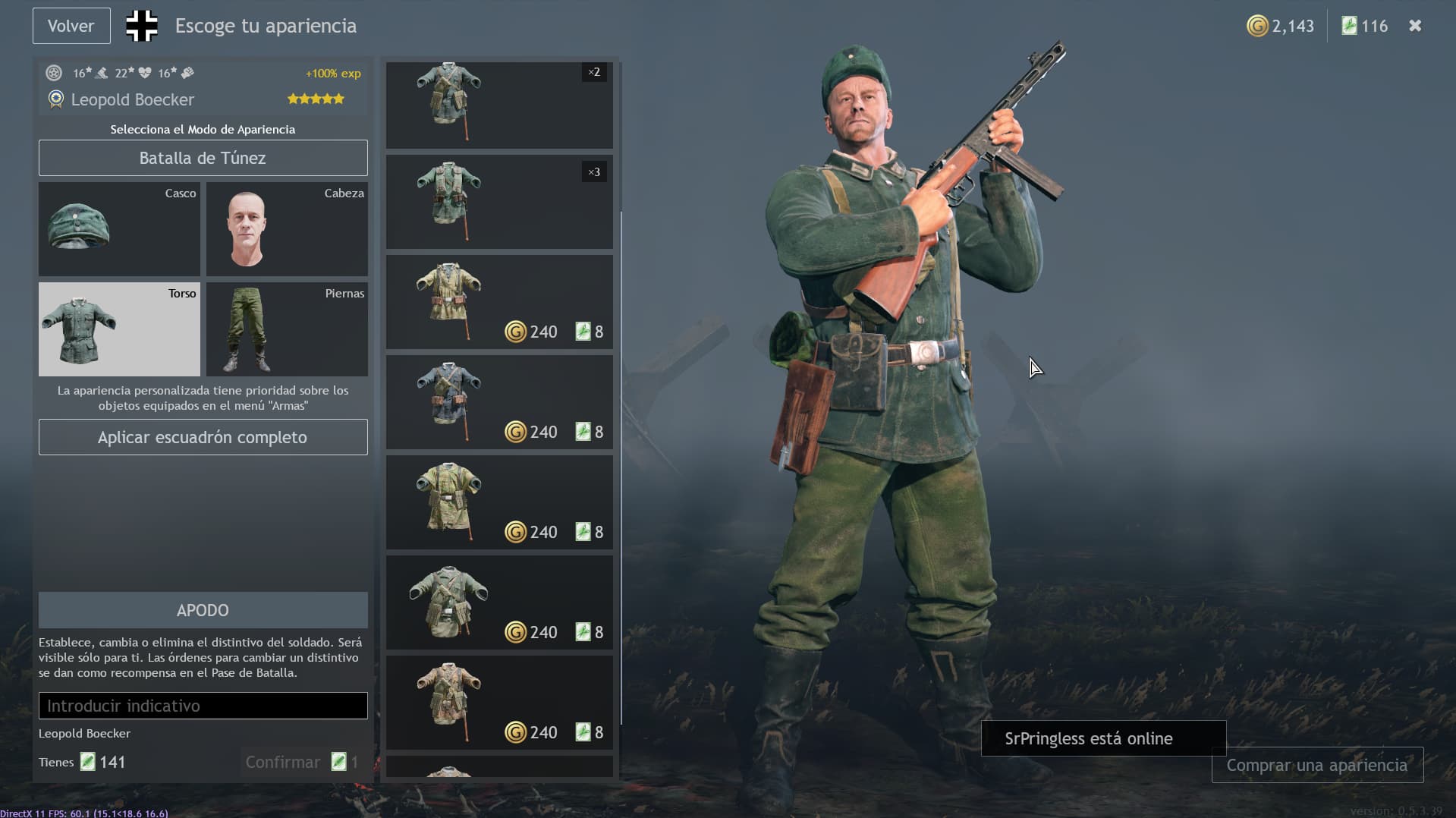
Task: Click Aplicar escuadrón completo
Action: point(203,437)
